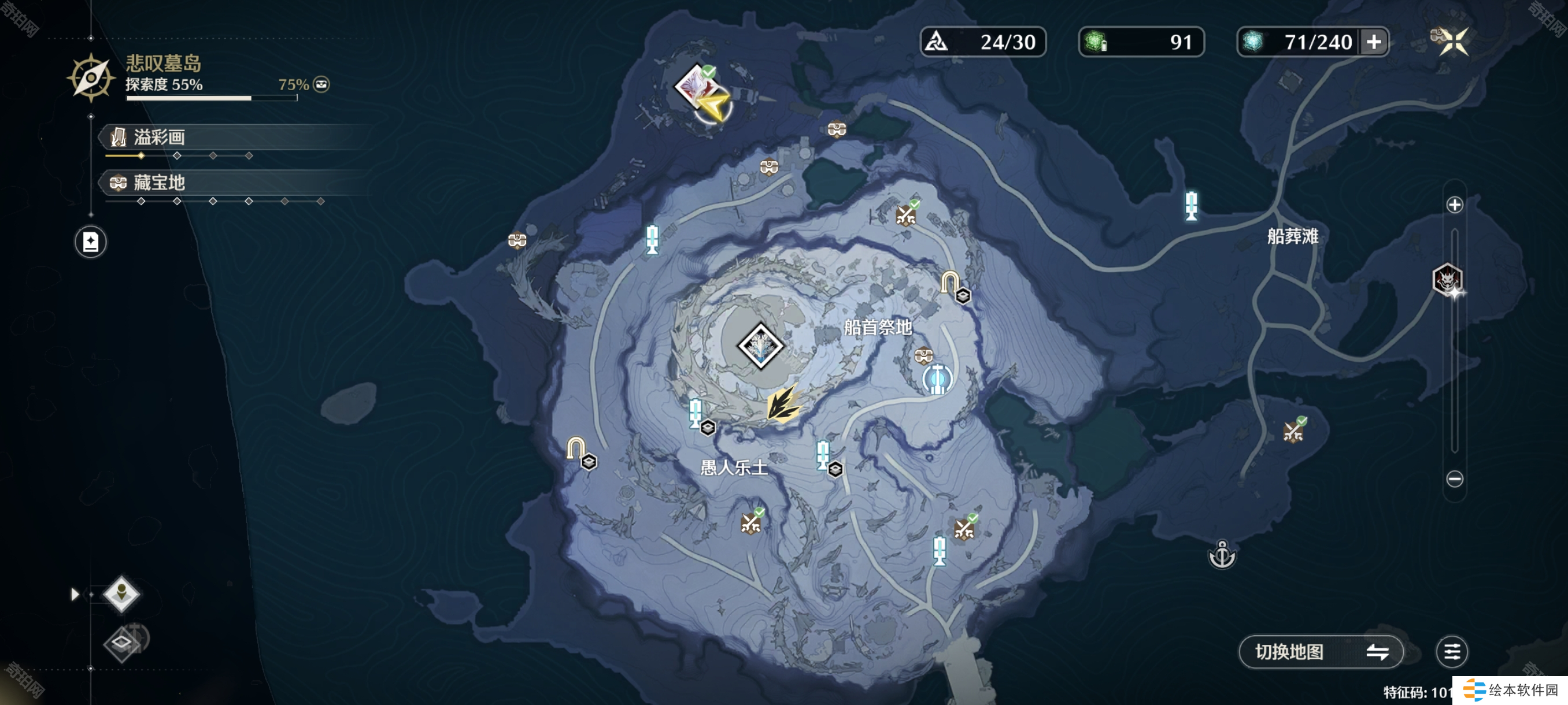Add more currency with the plus button
The width and height of the screenshot is (1568, 705).
1374,42
